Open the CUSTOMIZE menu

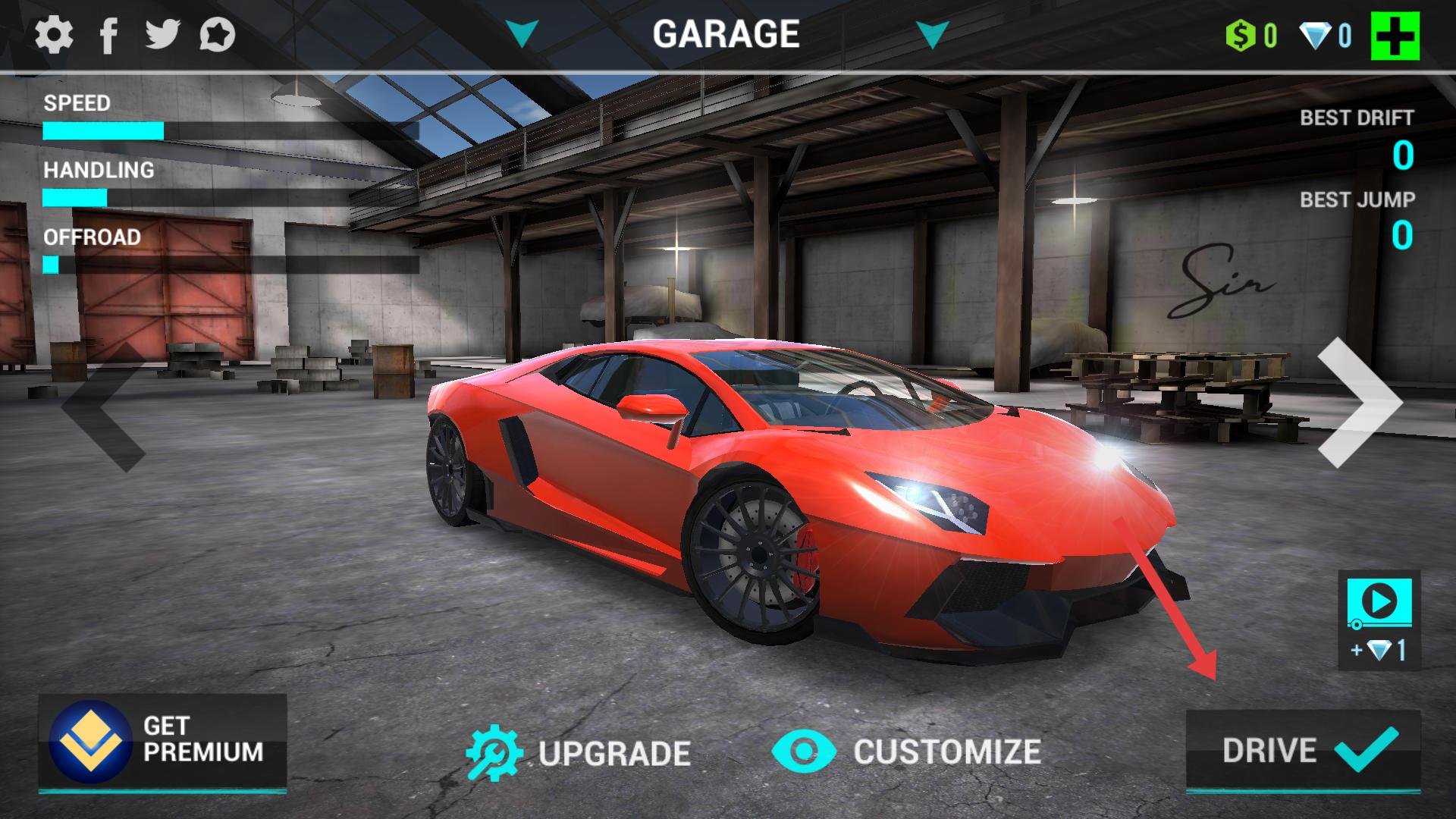tap(907, 752)
